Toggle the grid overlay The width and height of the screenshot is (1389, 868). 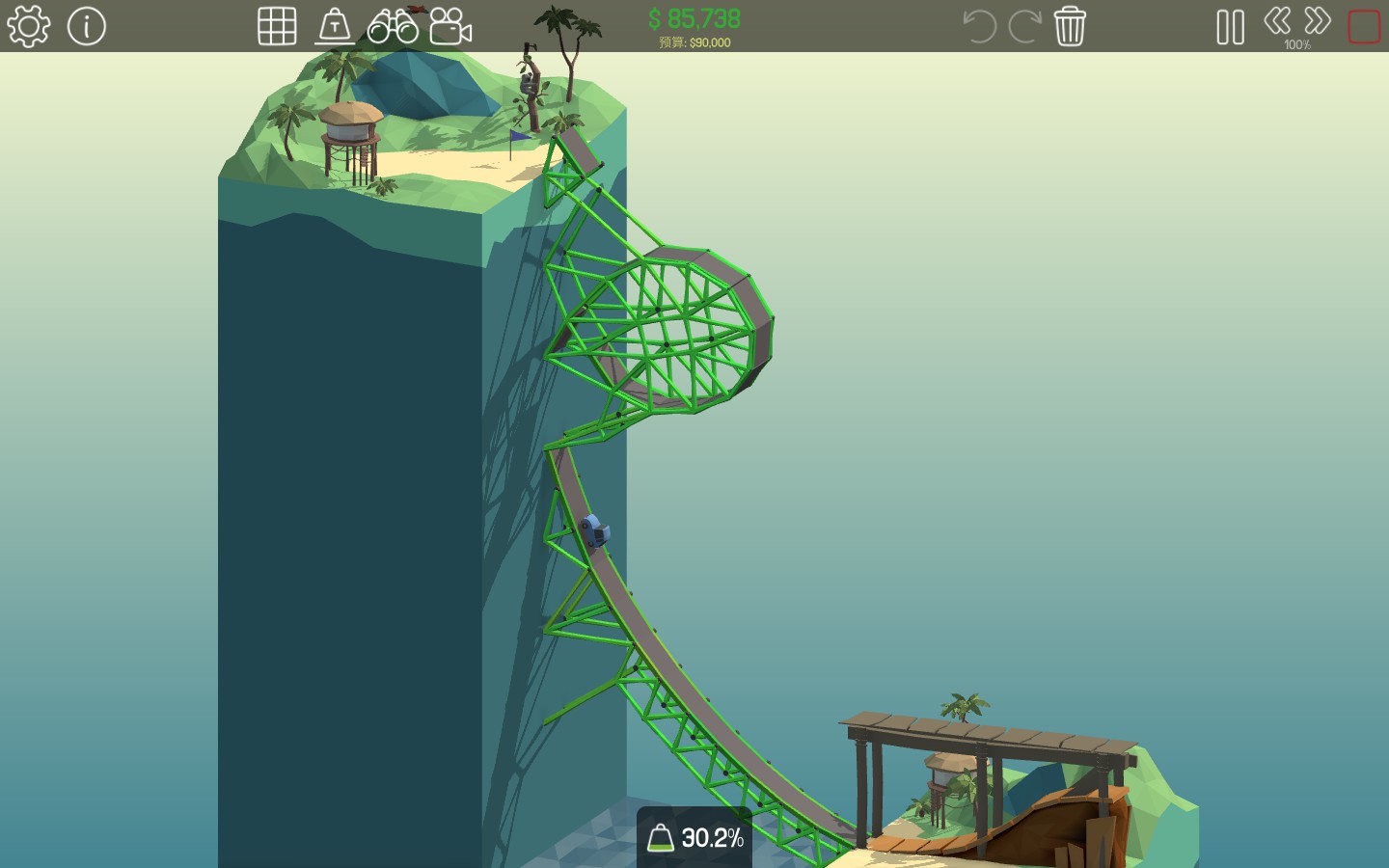click(x=277, y=26)
